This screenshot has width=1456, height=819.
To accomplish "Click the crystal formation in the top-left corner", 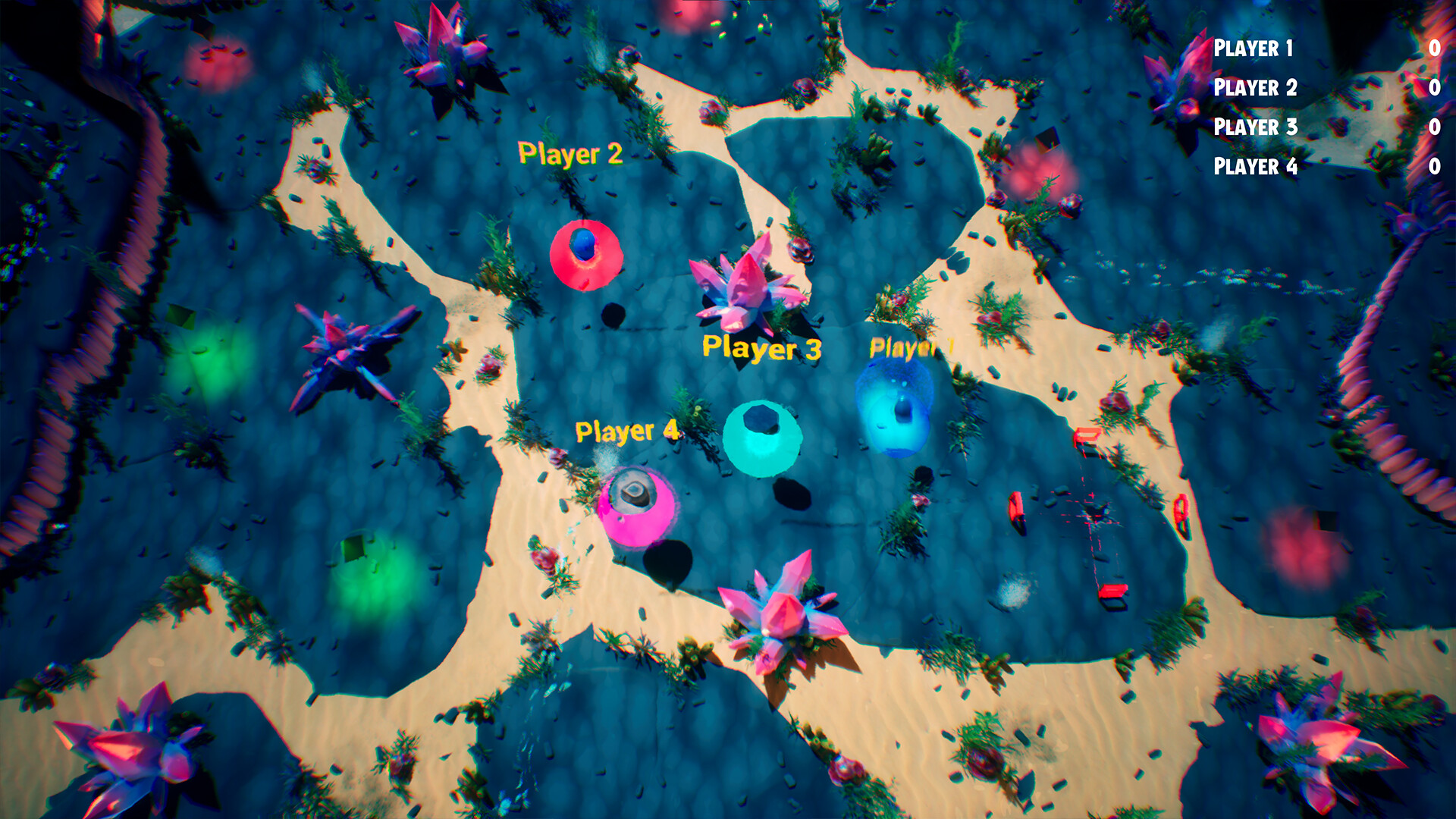I will click(x=444, y=45).
